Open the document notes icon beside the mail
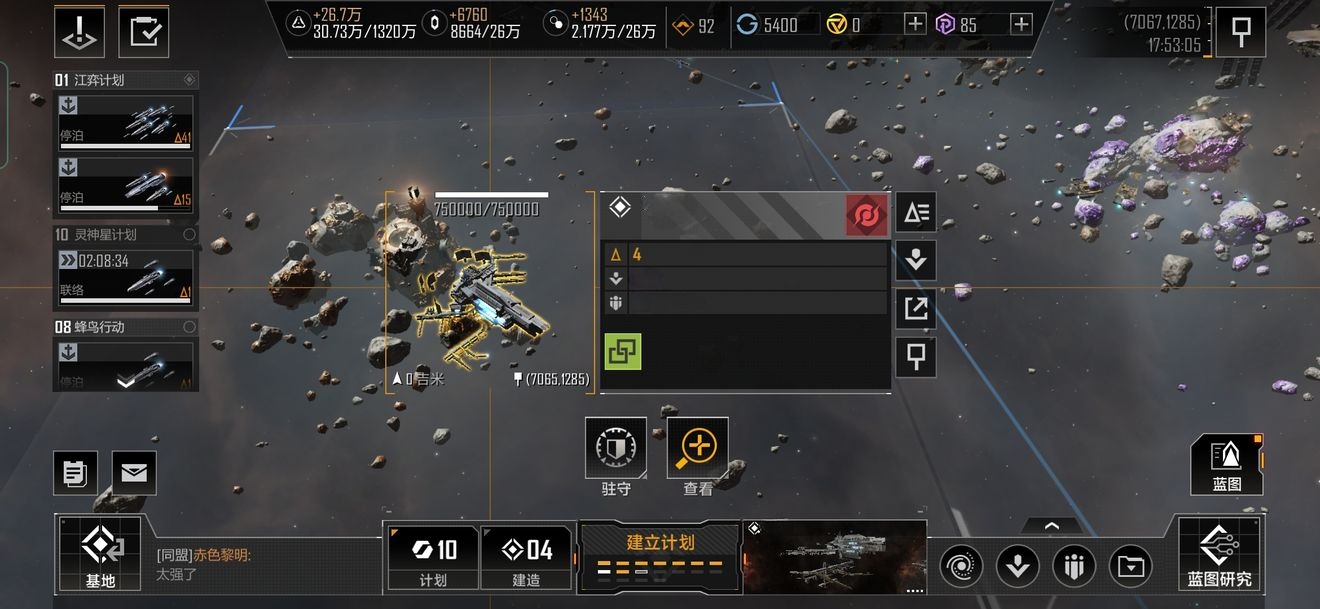The width and height of the screenshot is (1320, 609). tap(75, 472)
